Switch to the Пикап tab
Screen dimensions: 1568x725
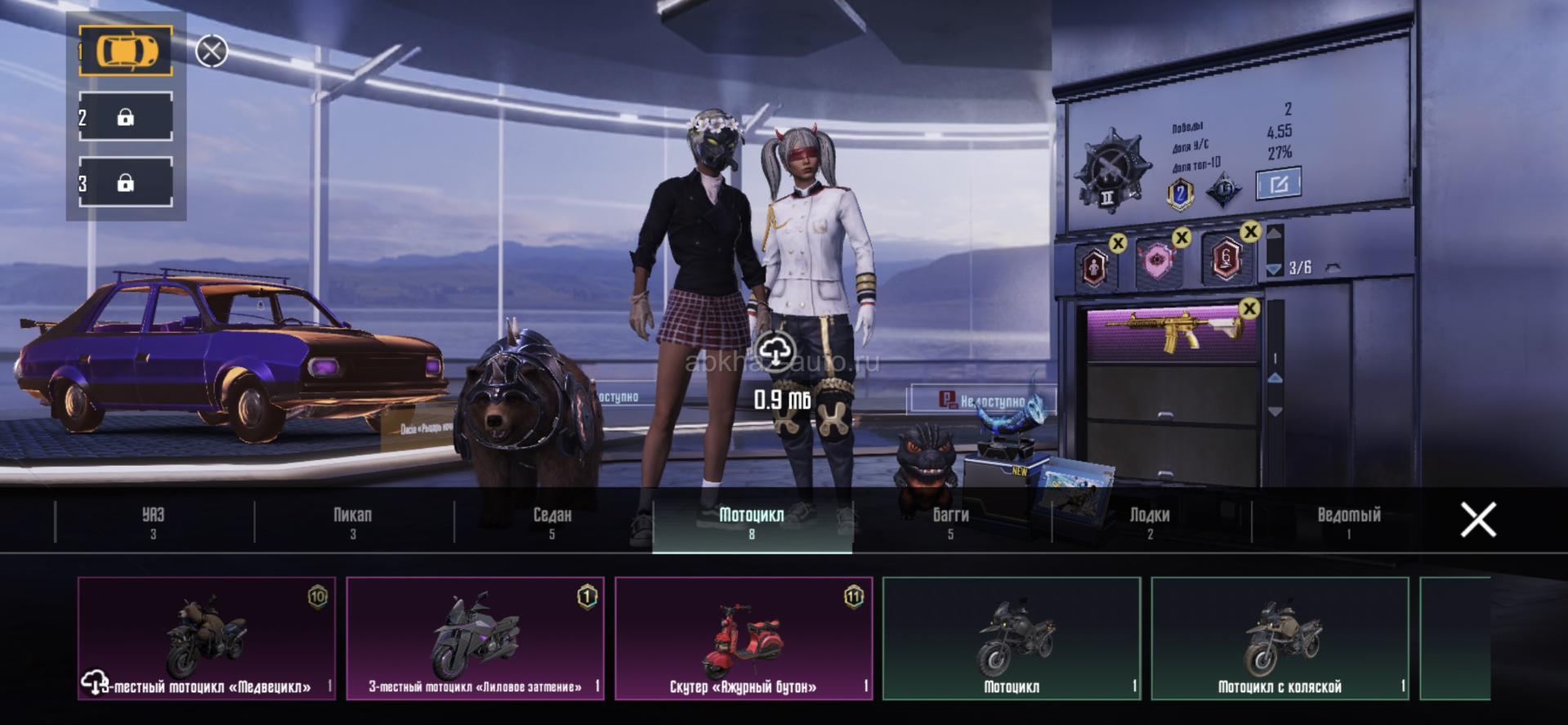click(x=353, y=522)
